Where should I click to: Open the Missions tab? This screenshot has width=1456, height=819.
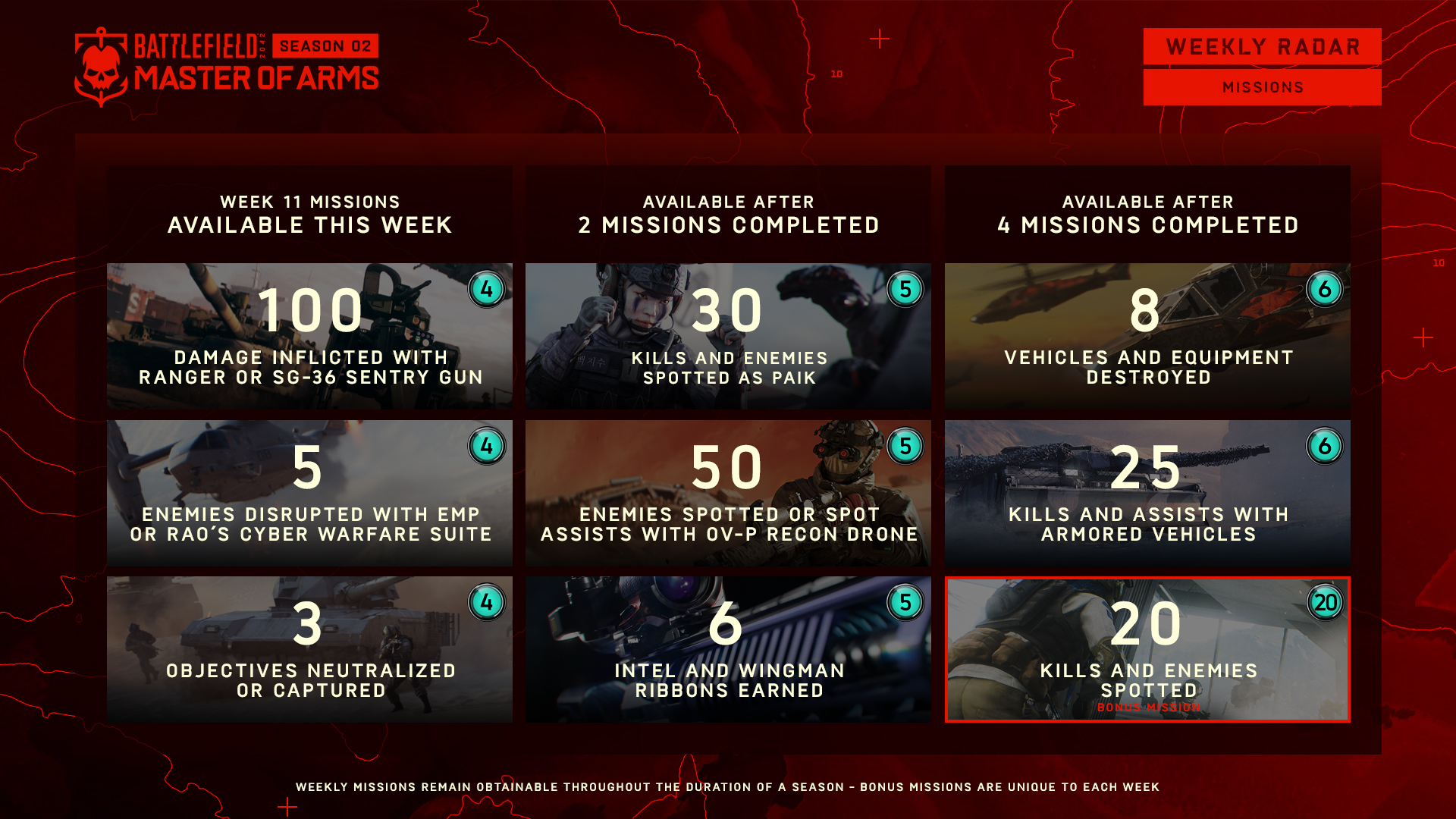point(1262,87)
